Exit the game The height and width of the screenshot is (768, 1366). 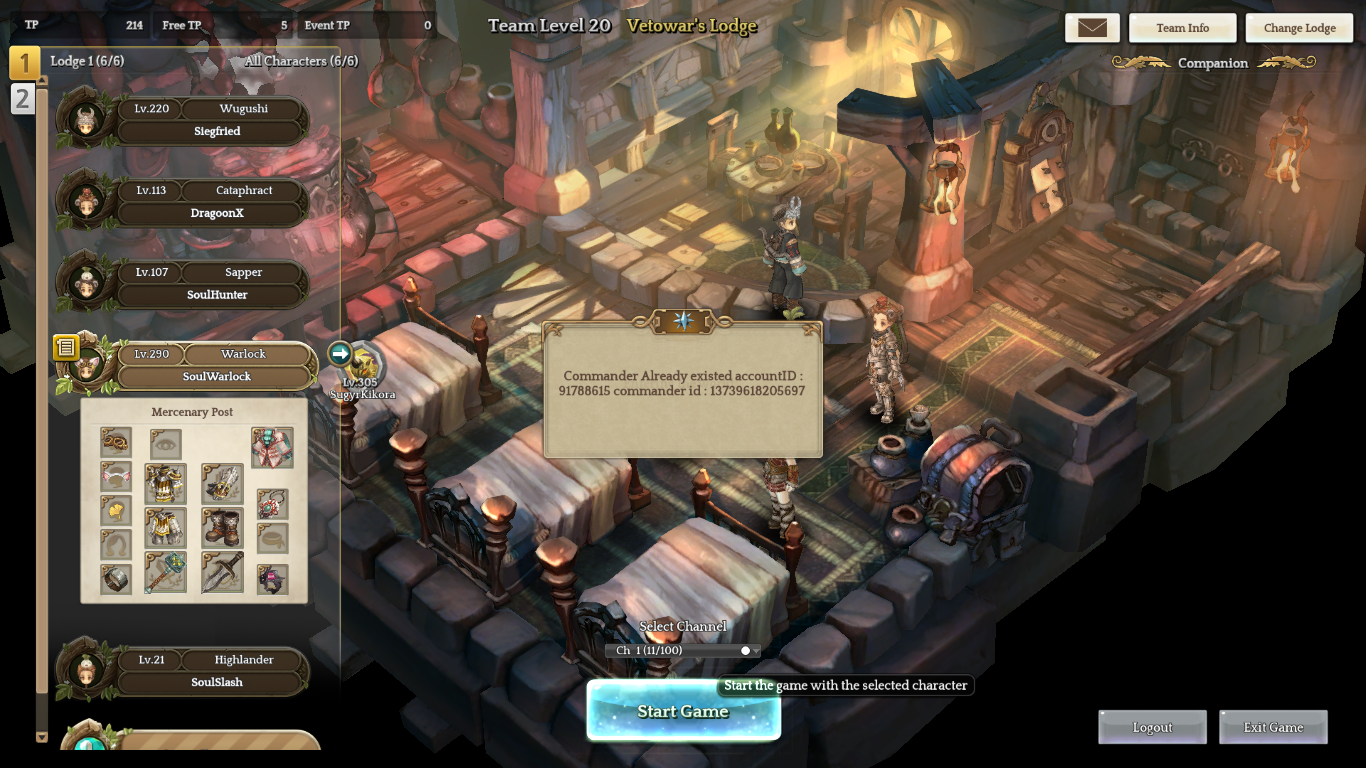pyautogui.click(x=1273, y=727)
